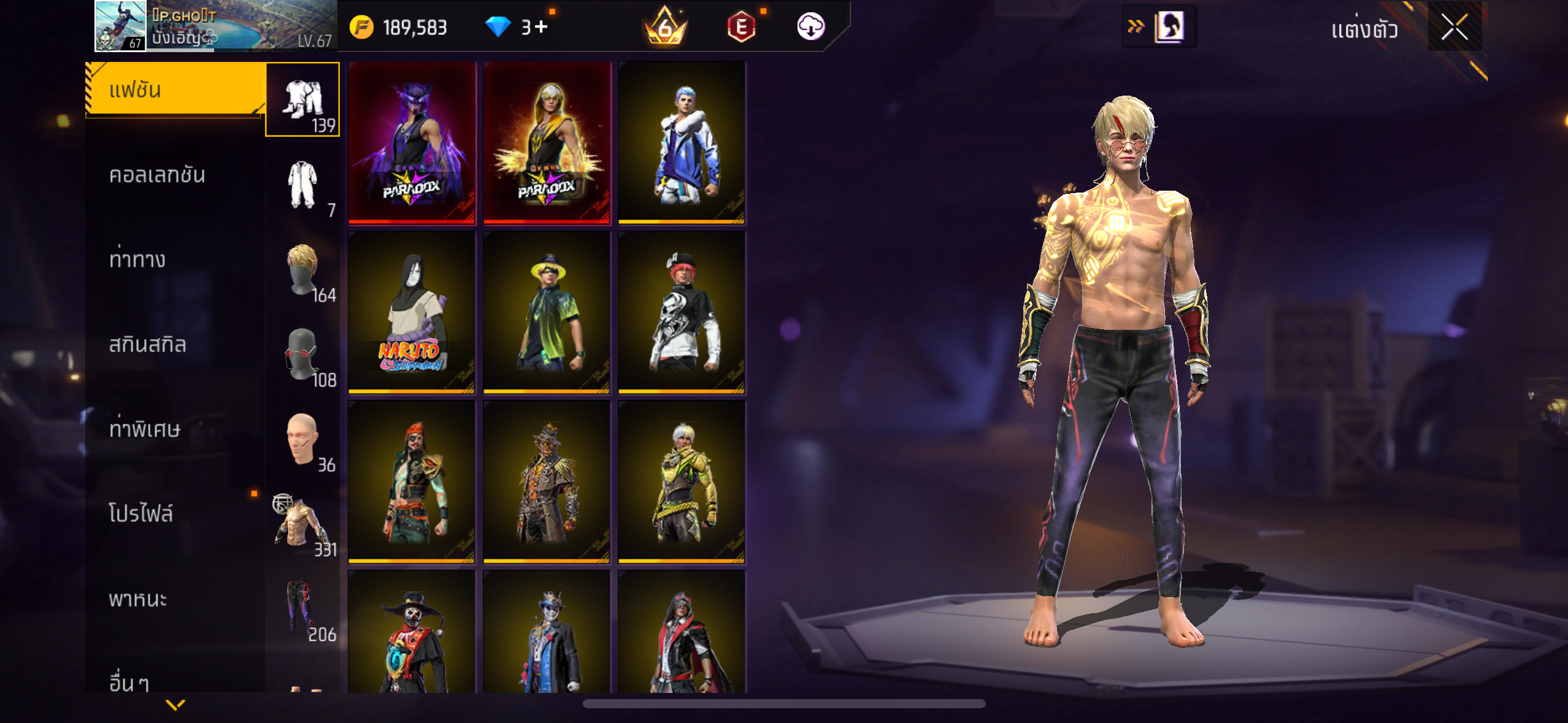This screenshot has width=1568, height=723.
Task: Close the outfit screen with the X
Action: pyautogui.click(x=1454, y=28)
